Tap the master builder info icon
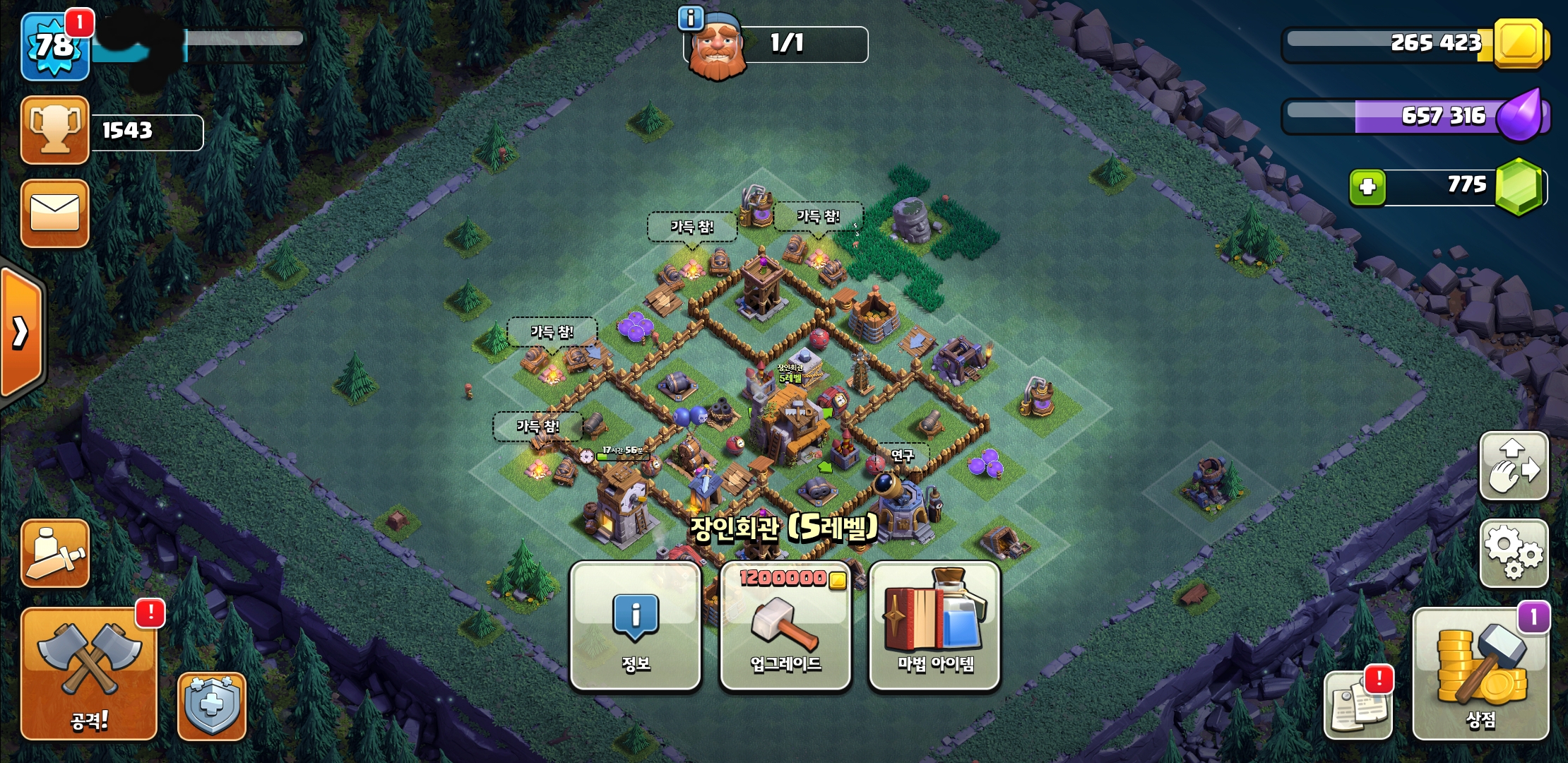The image size is (1568, 763). click(x=690, y=19)
